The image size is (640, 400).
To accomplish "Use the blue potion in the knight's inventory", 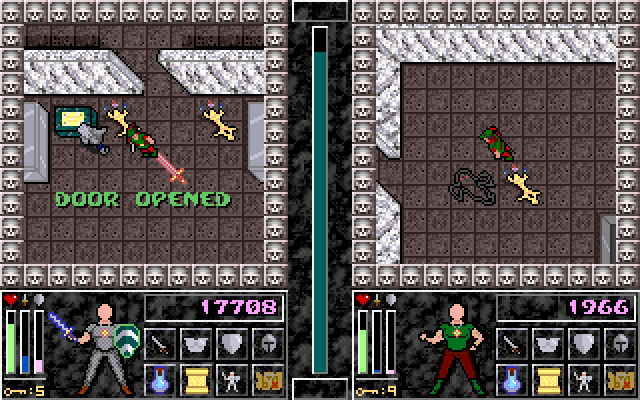I will [x=160, y=379].
